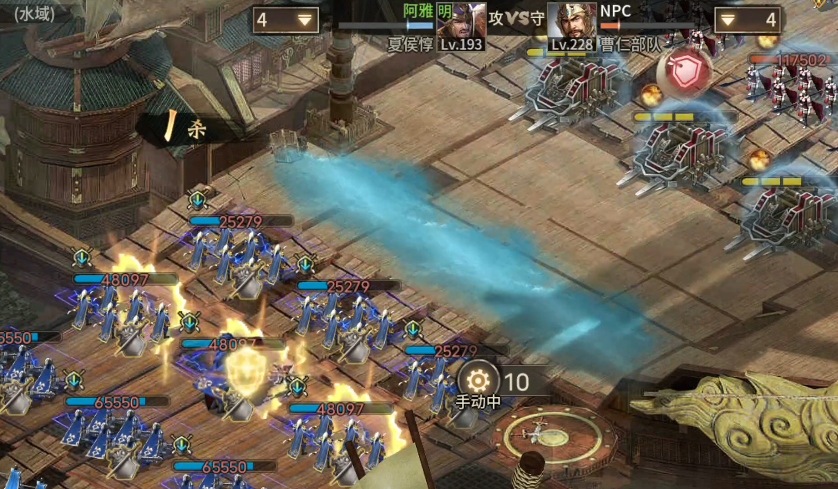Expand the defender's troop count dropdown
This screenshot has height=489, width=838.
coord(730,19)
